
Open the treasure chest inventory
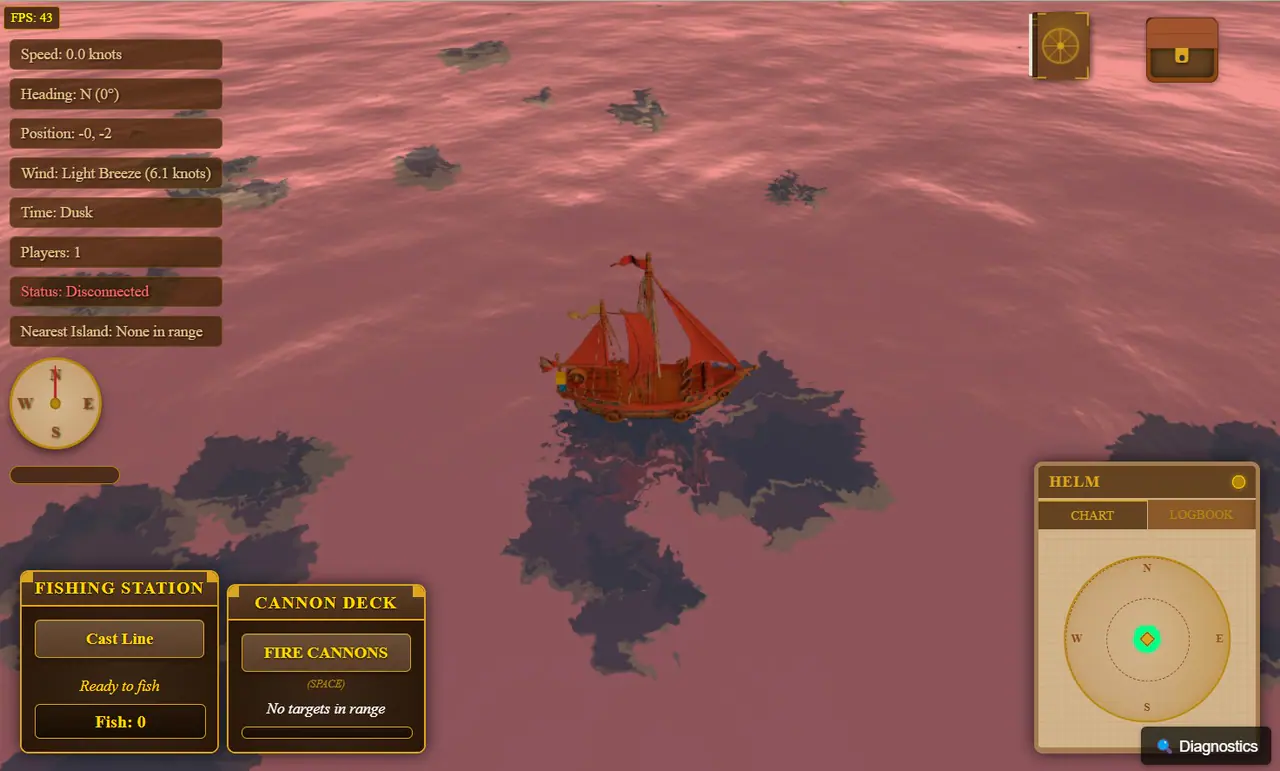click(1182, 48)
